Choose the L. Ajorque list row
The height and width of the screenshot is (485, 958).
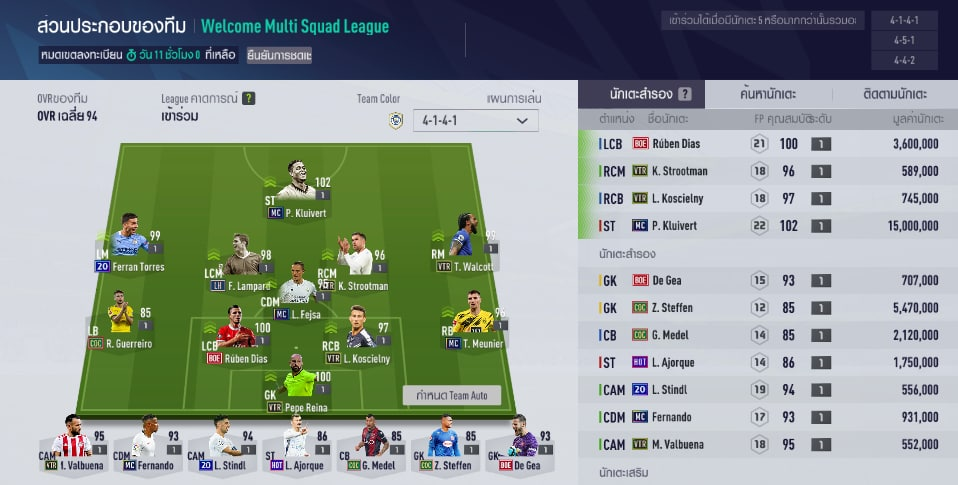tap(768, 363)
